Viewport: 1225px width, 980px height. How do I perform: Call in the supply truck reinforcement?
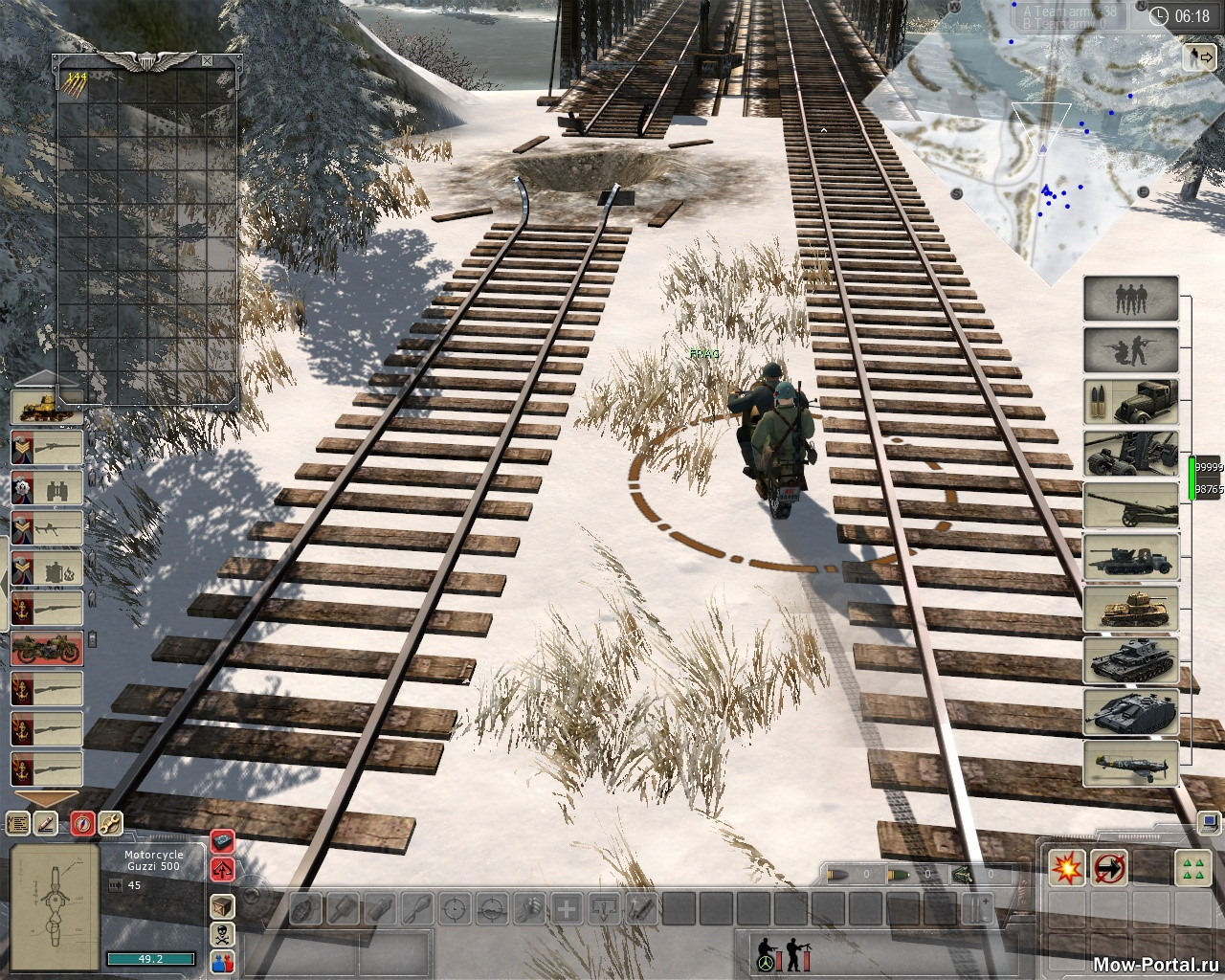coord(1130,401)
